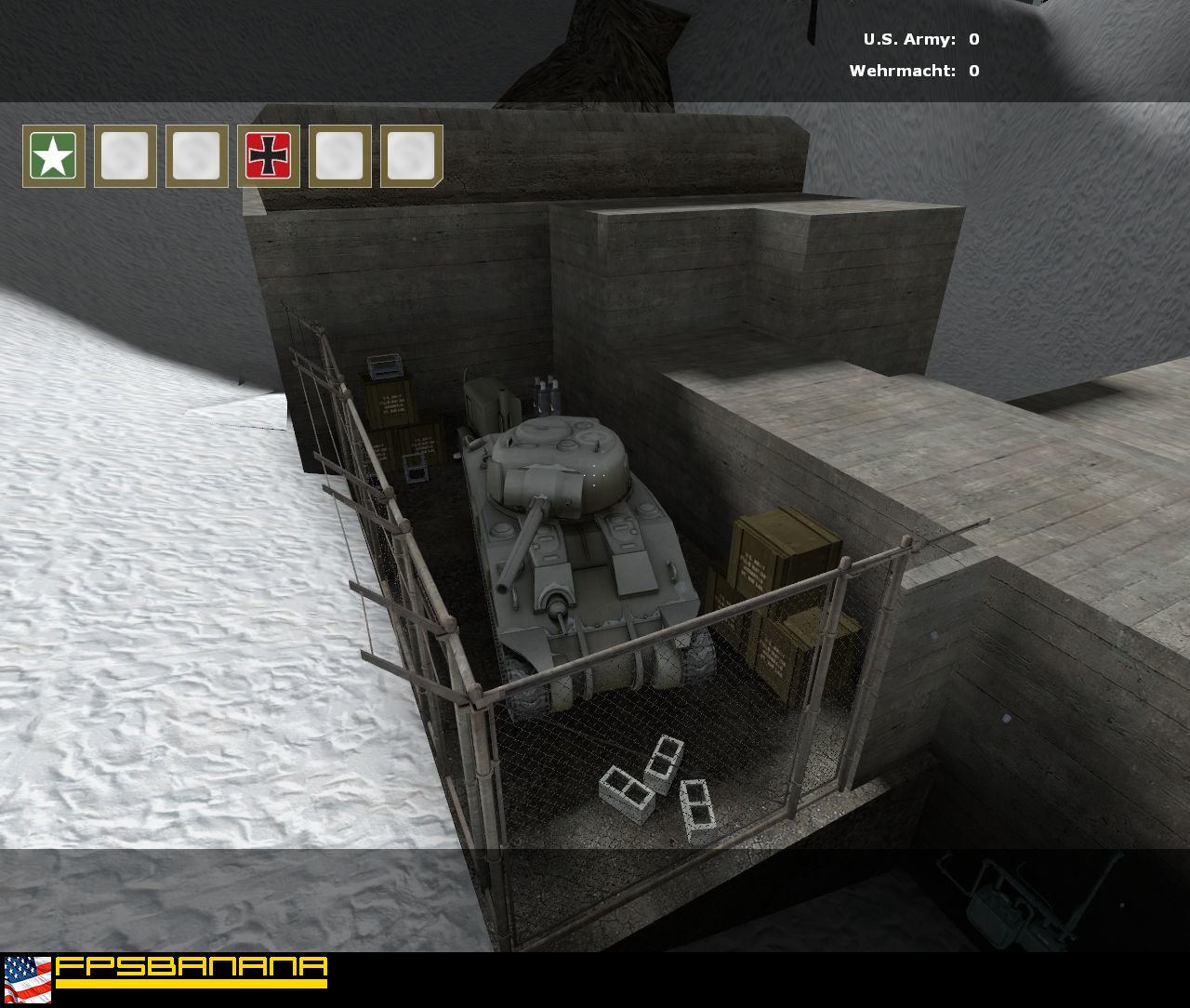Click the crosshair at screen center

tap(595, 476)
